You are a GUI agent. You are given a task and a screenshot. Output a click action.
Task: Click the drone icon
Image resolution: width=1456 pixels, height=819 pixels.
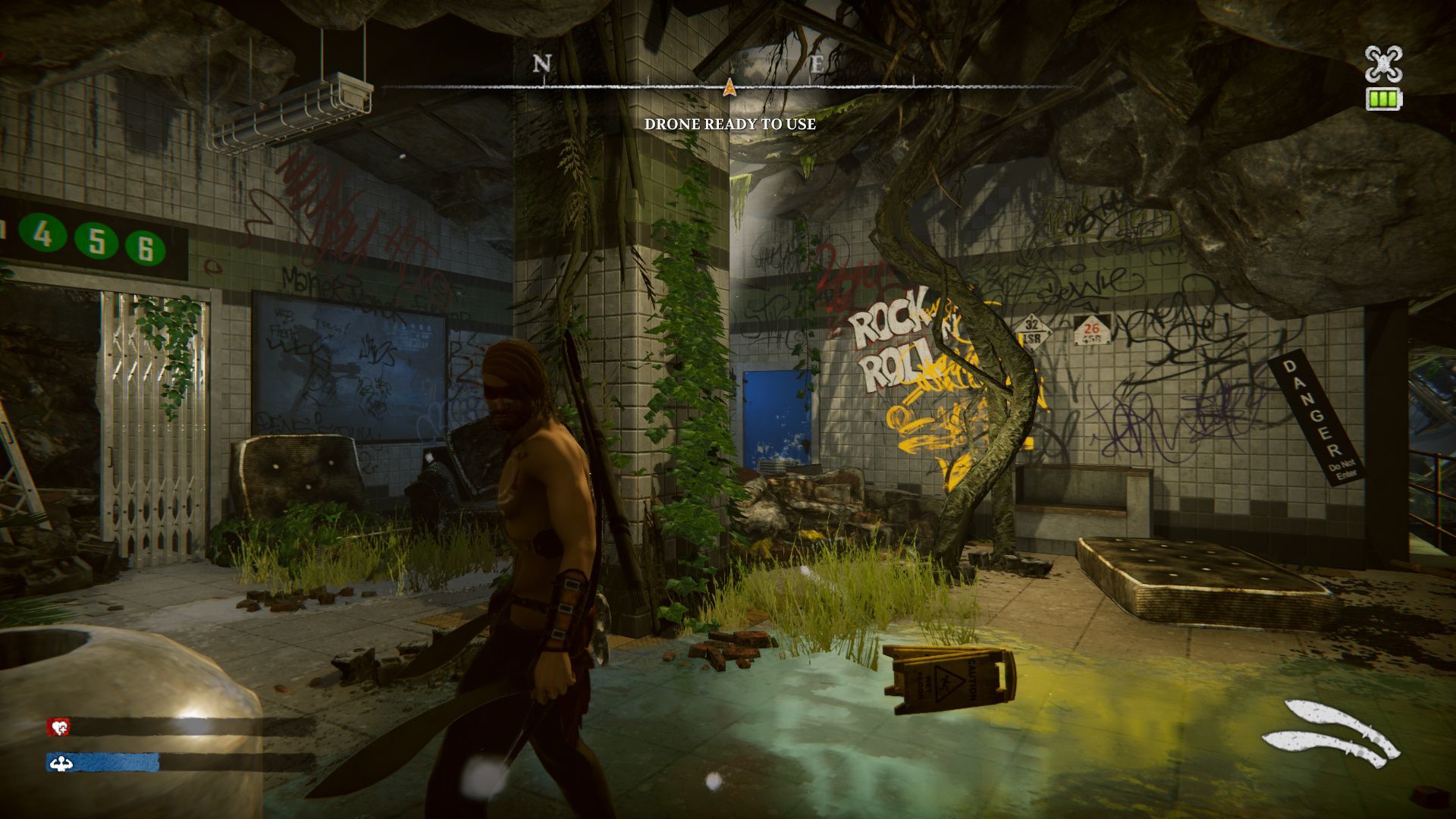point(1383,64)
